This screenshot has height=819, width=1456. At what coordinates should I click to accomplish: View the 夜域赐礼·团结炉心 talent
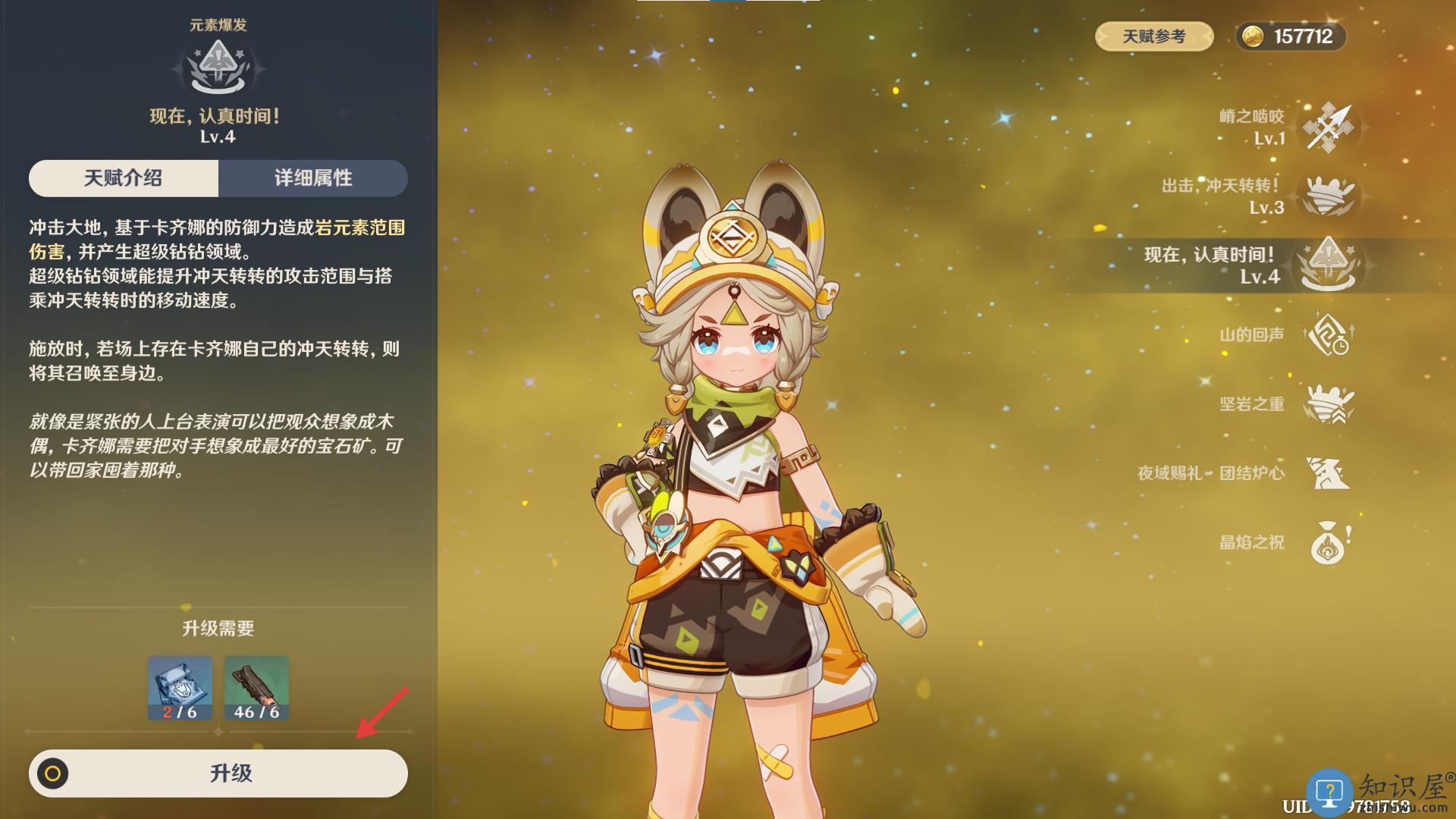click(1328, 472)
